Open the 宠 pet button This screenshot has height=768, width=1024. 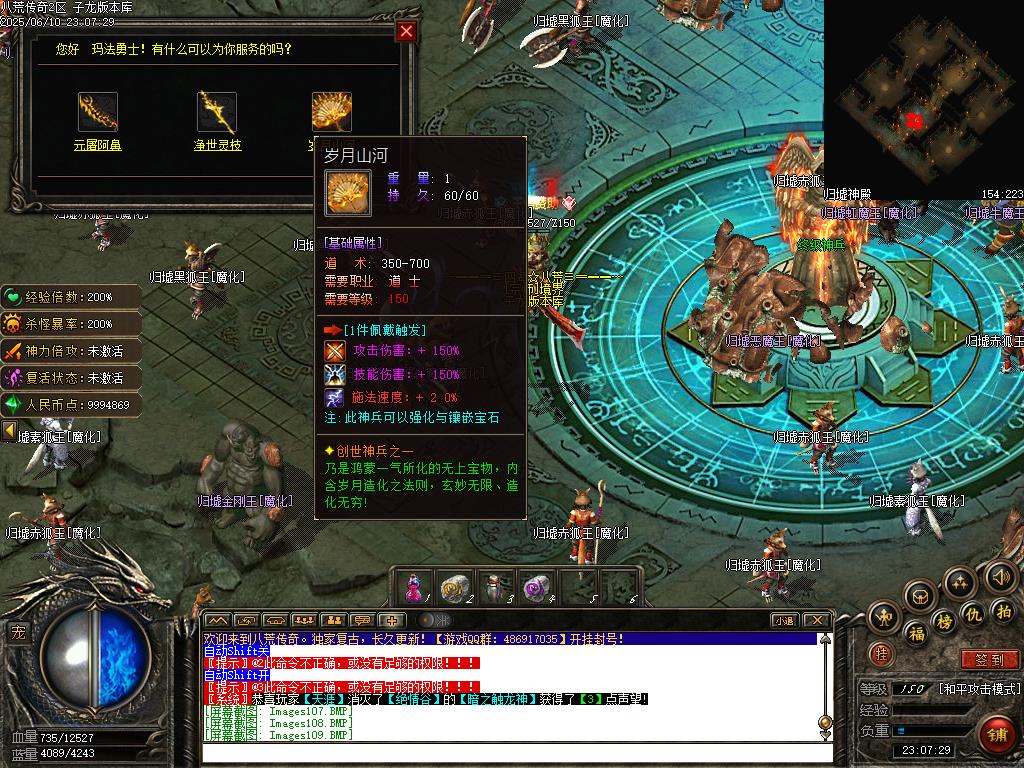(x=17, y=631)
